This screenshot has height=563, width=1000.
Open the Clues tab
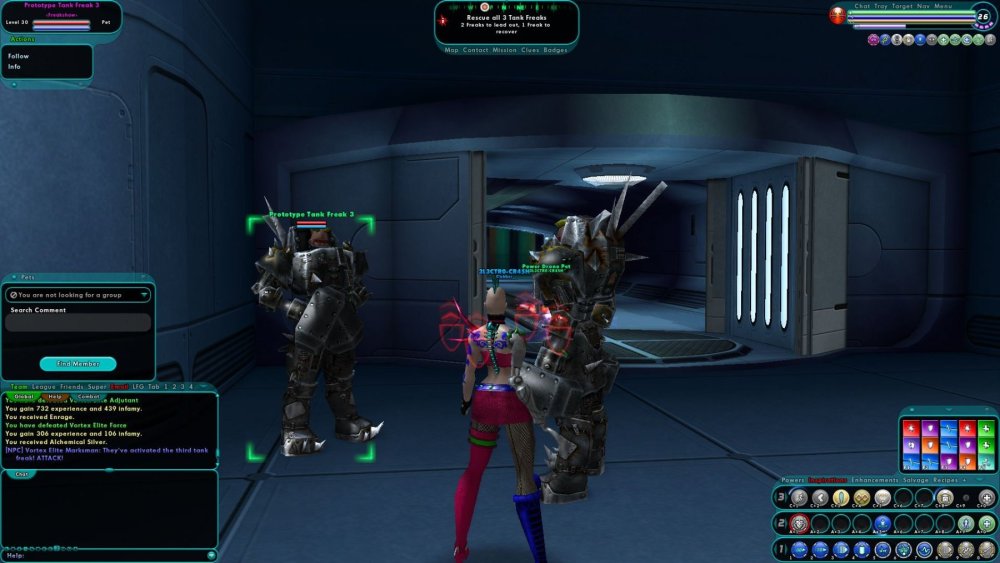(x=531, y=50)
